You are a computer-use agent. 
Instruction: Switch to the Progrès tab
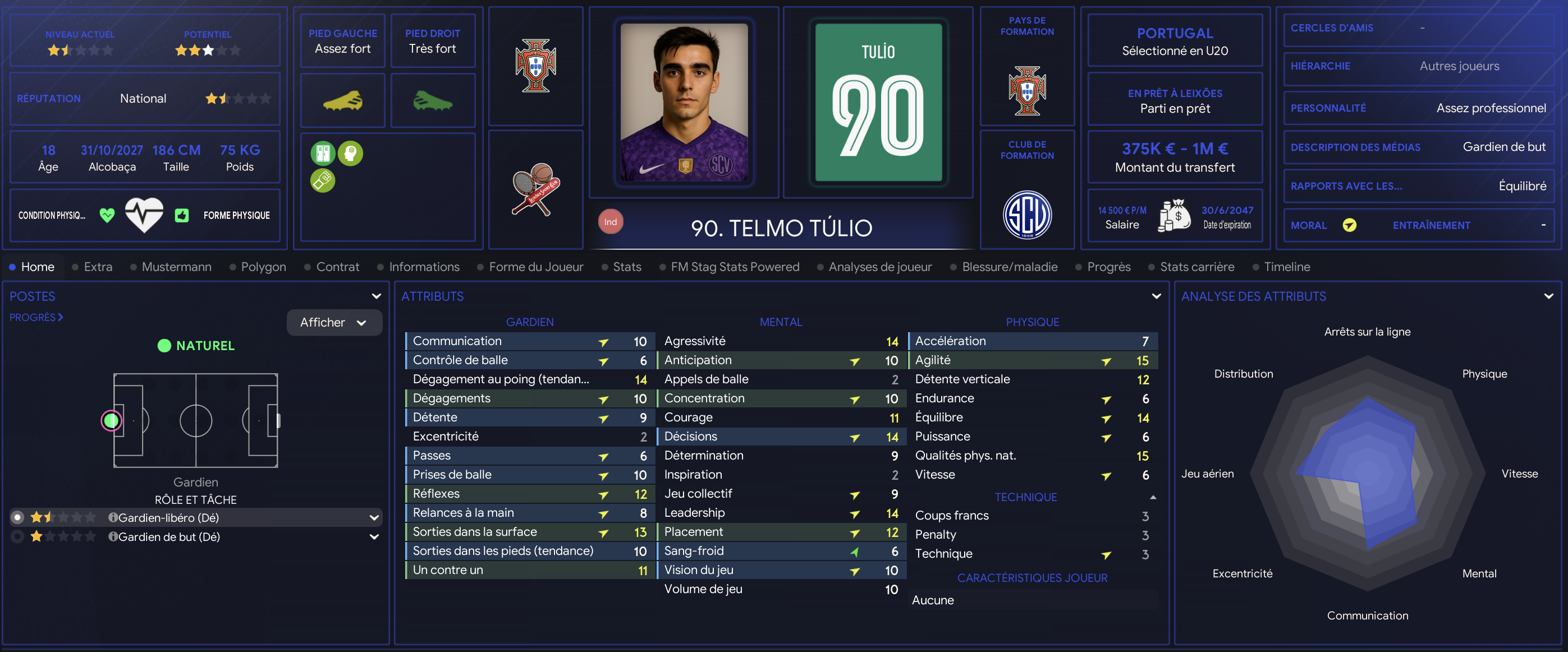1108,267
